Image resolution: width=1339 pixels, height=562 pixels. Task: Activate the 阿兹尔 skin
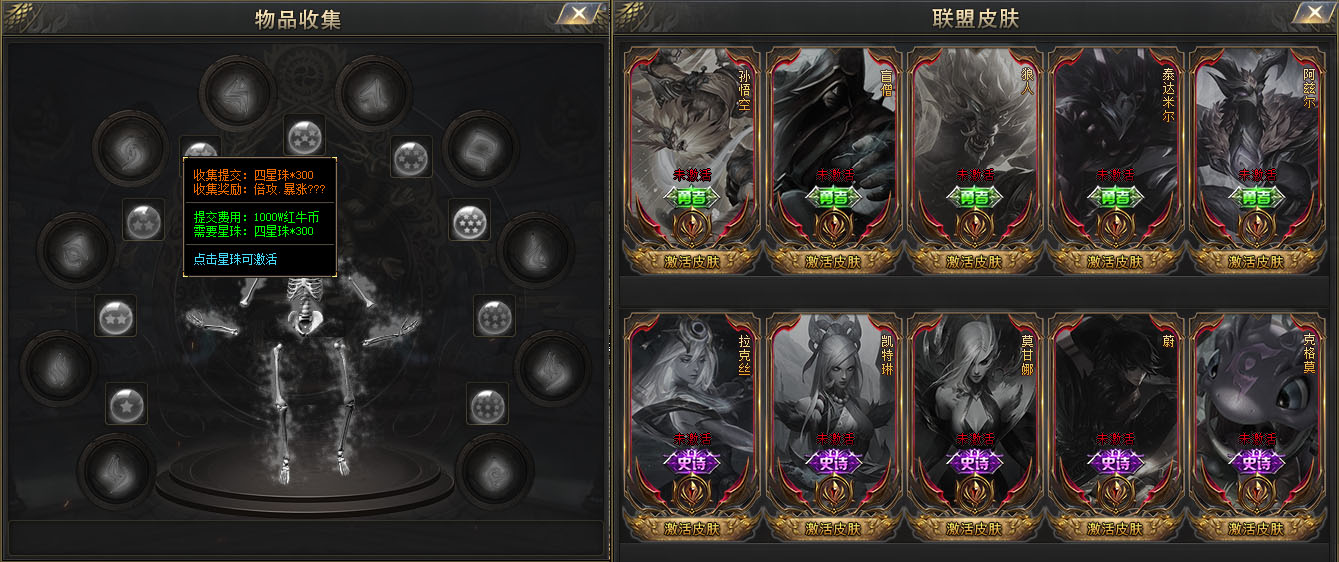[1257, 261]
